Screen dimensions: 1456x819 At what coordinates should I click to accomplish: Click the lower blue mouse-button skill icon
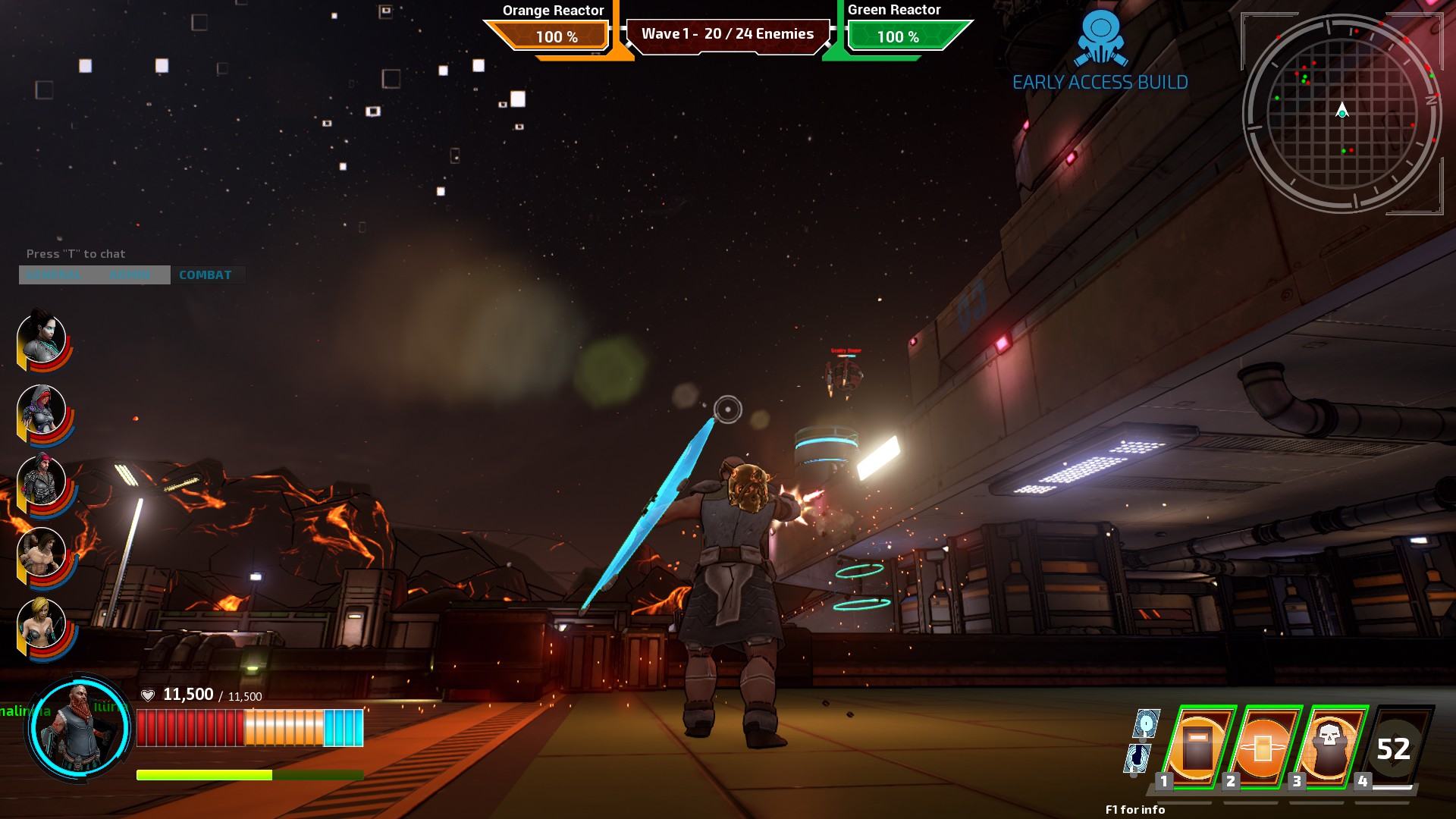[x=1137, y=757]
